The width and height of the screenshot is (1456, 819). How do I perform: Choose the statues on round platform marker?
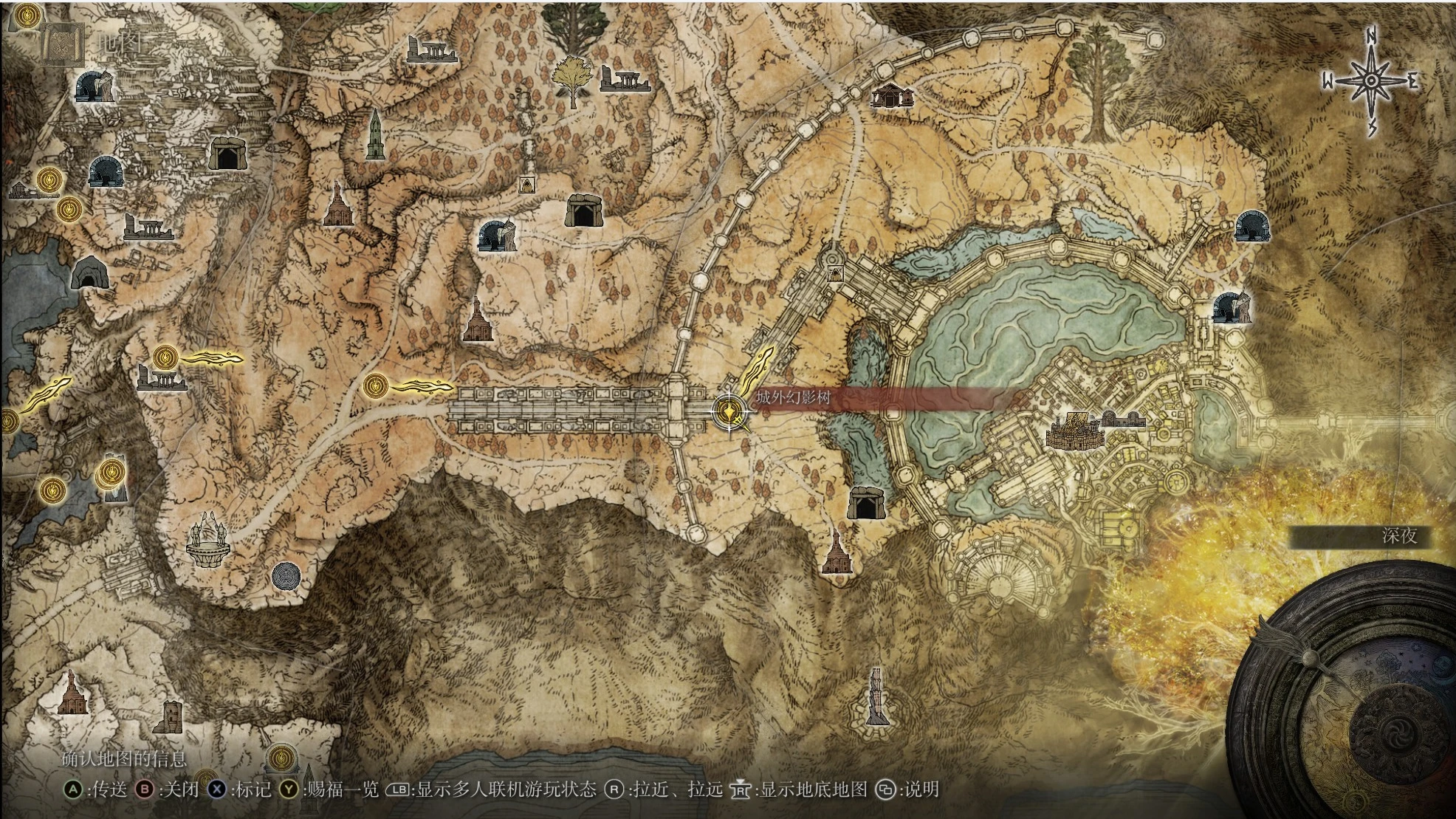(208, 540)
